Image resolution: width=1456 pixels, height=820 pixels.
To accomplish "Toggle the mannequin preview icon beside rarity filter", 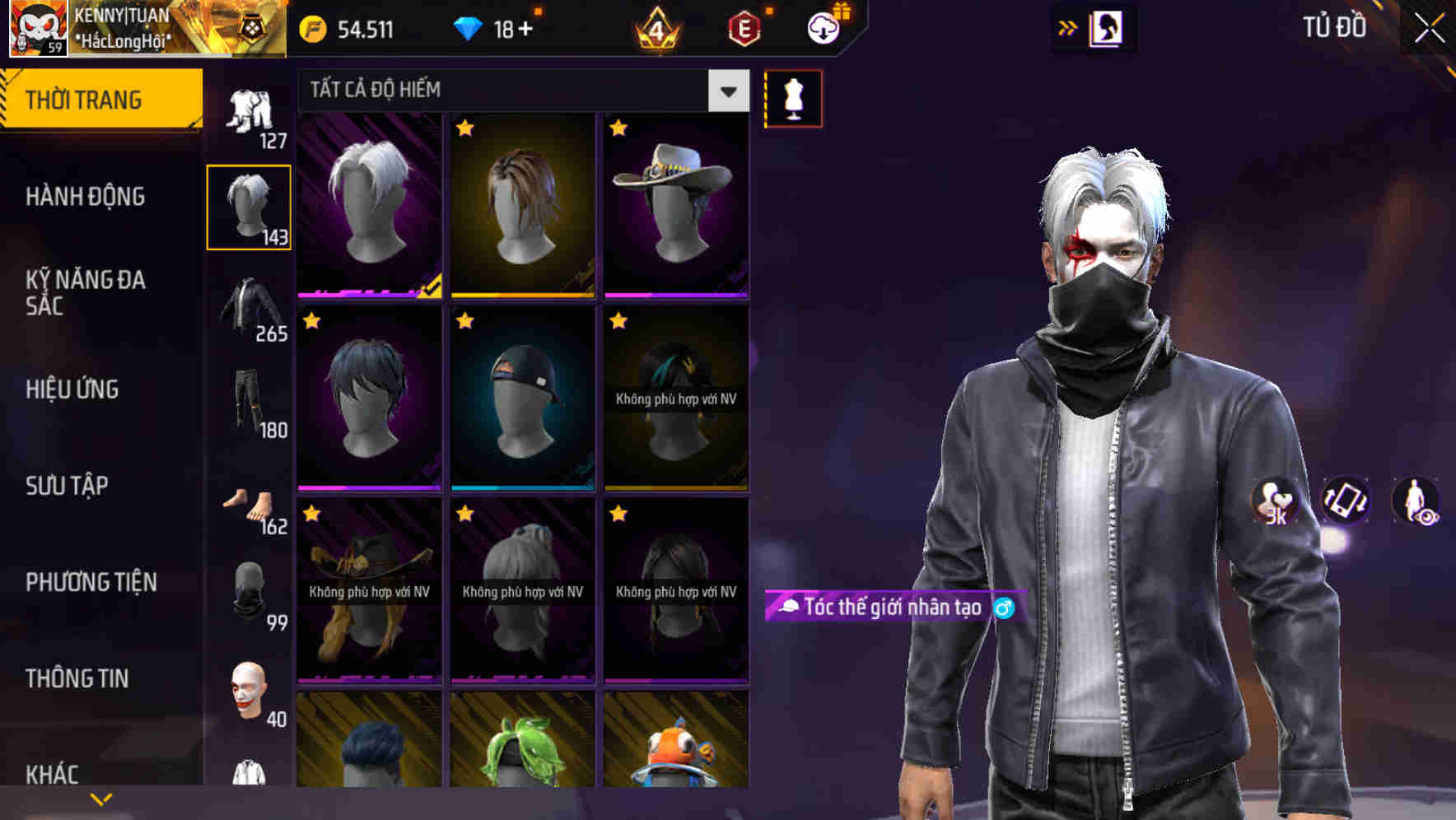I will pyautogui.click(x=792, y=97).
